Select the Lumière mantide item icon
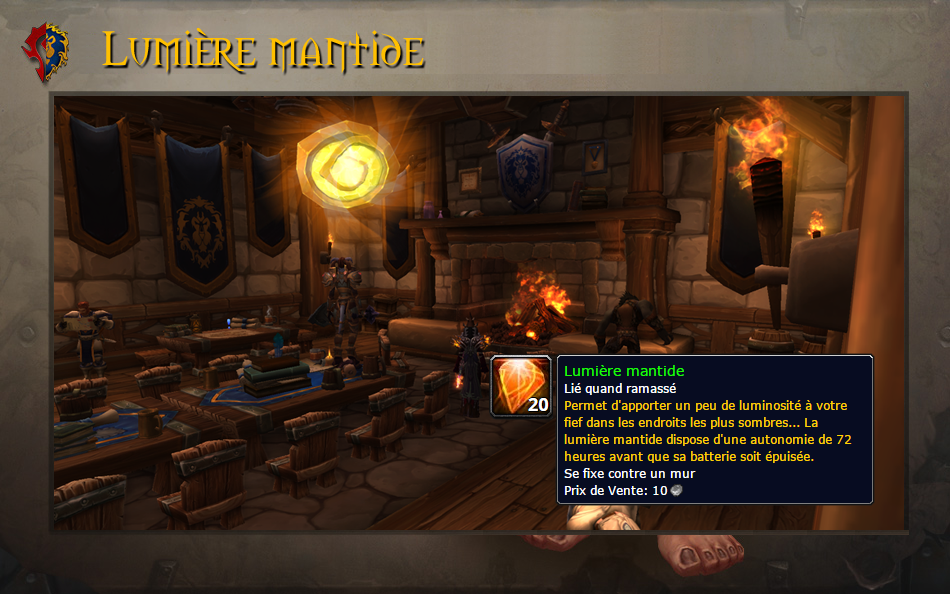950x594 pixels. (521, 386)
